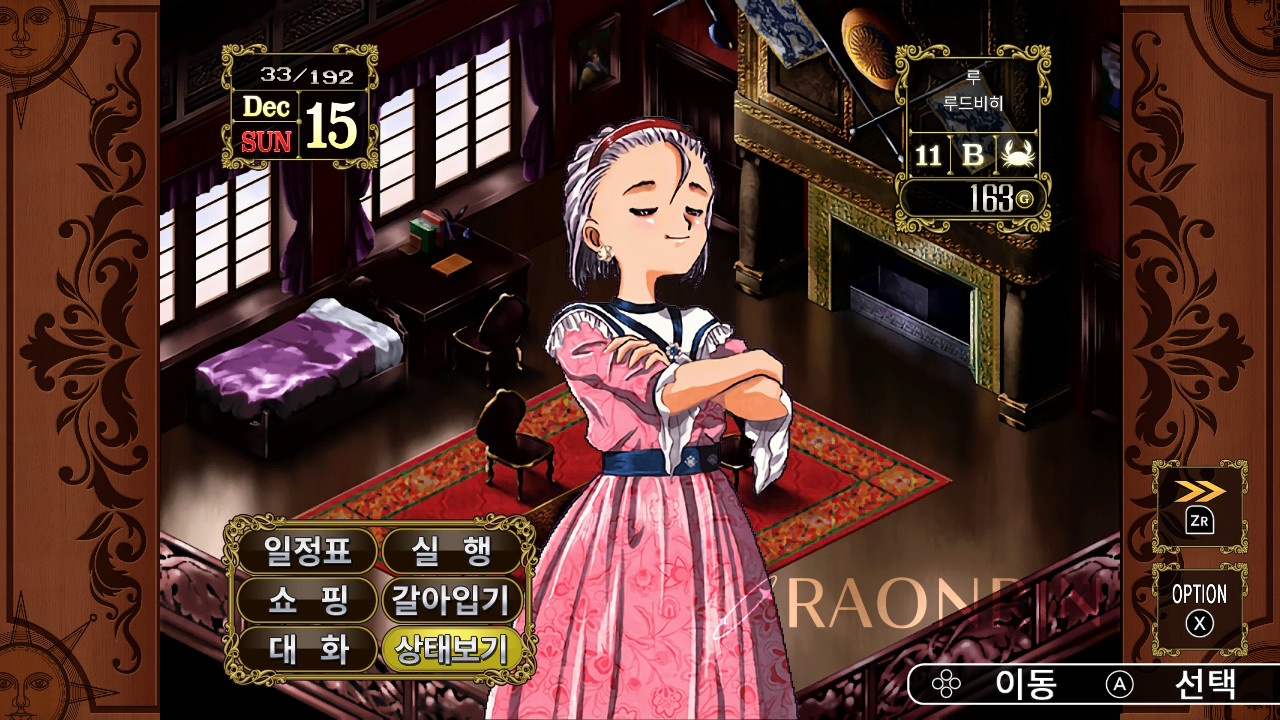View status with 상태보기
Viewport: 1280px width, 720px height.
[453, 650]
